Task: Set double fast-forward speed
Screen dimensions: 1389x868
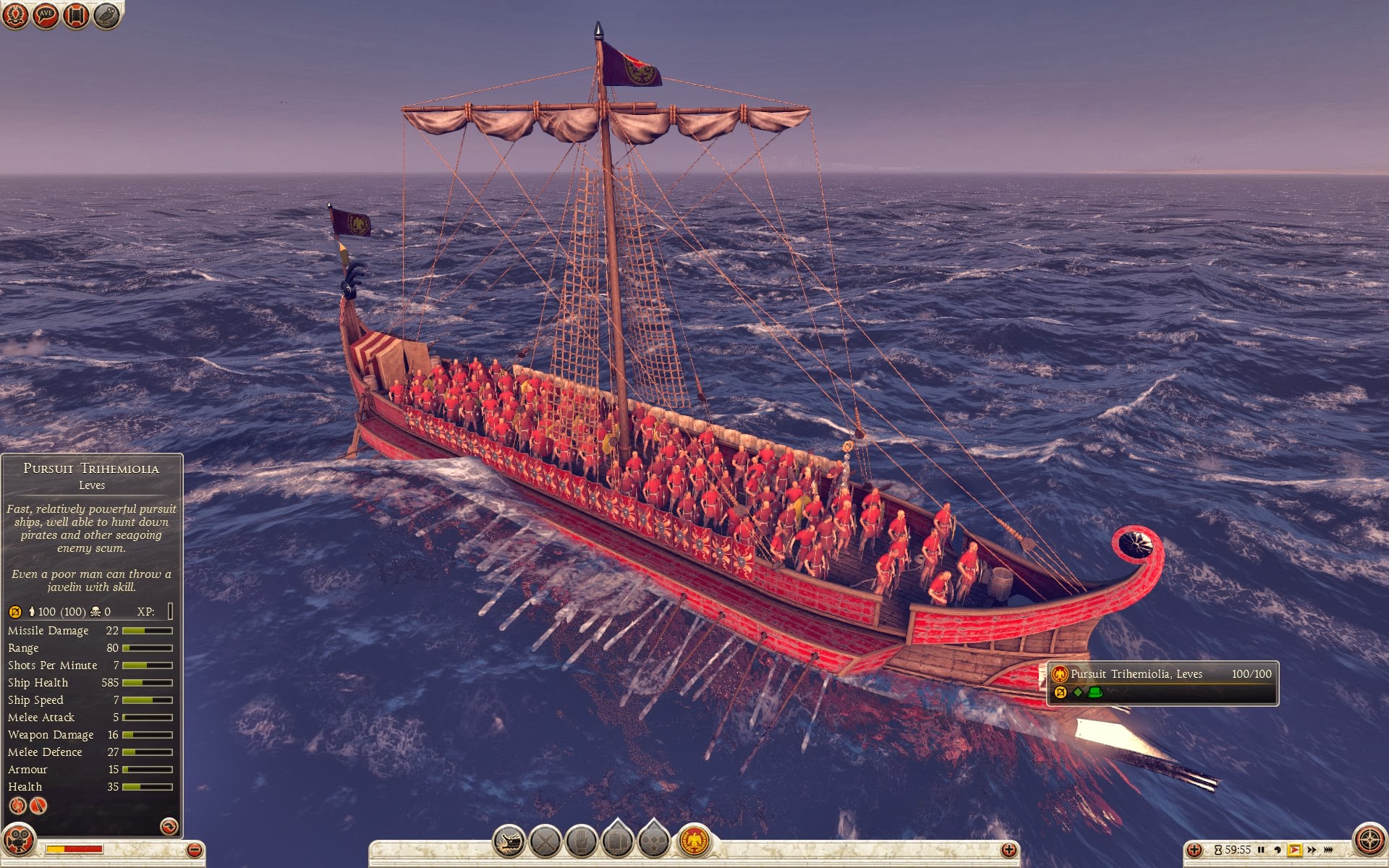Action: 1312,850
